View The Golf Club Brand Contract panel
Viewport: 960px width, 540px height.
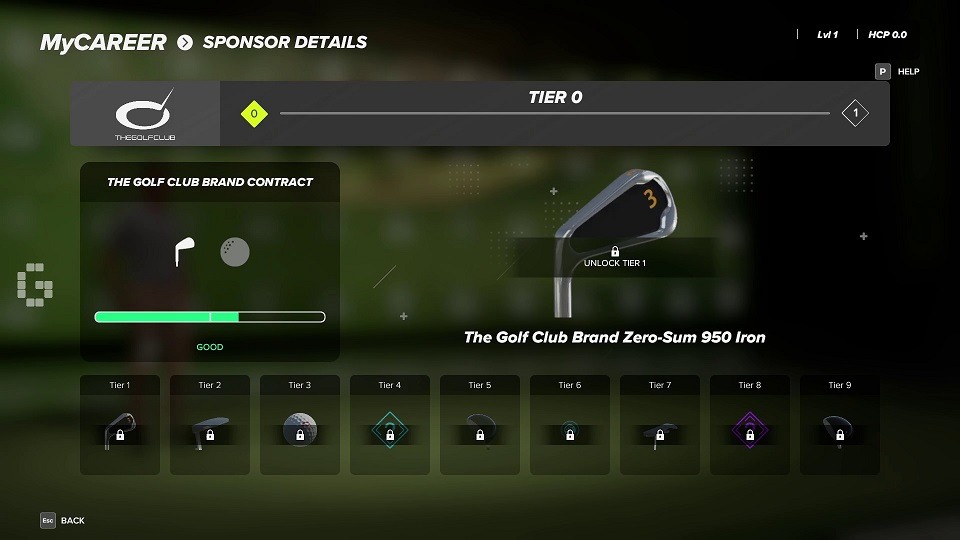tap(210, 262)
